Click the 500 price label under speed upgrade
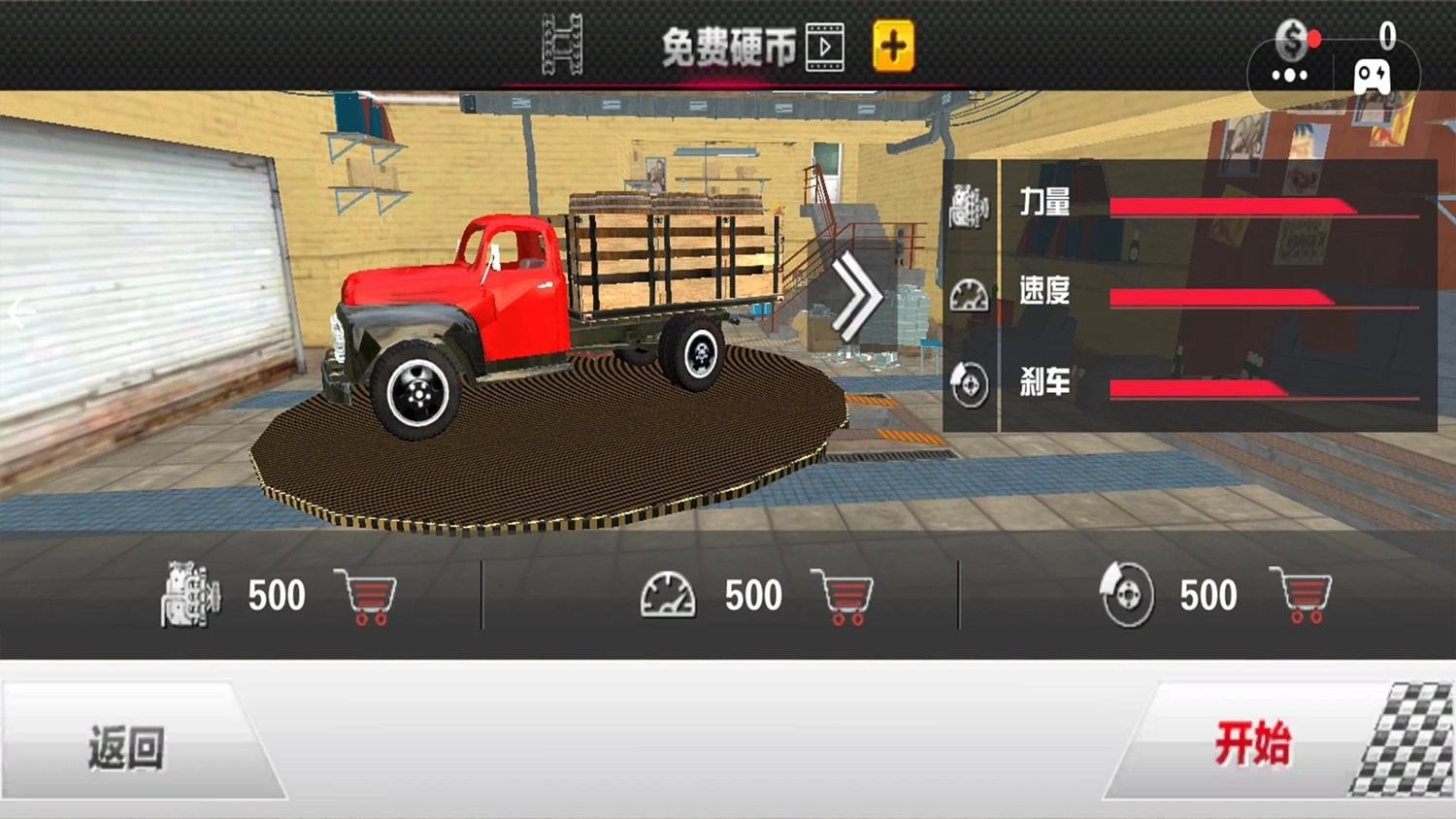Image resolution: width=1456 pixels, height=819 pixels. pos(755,595)
